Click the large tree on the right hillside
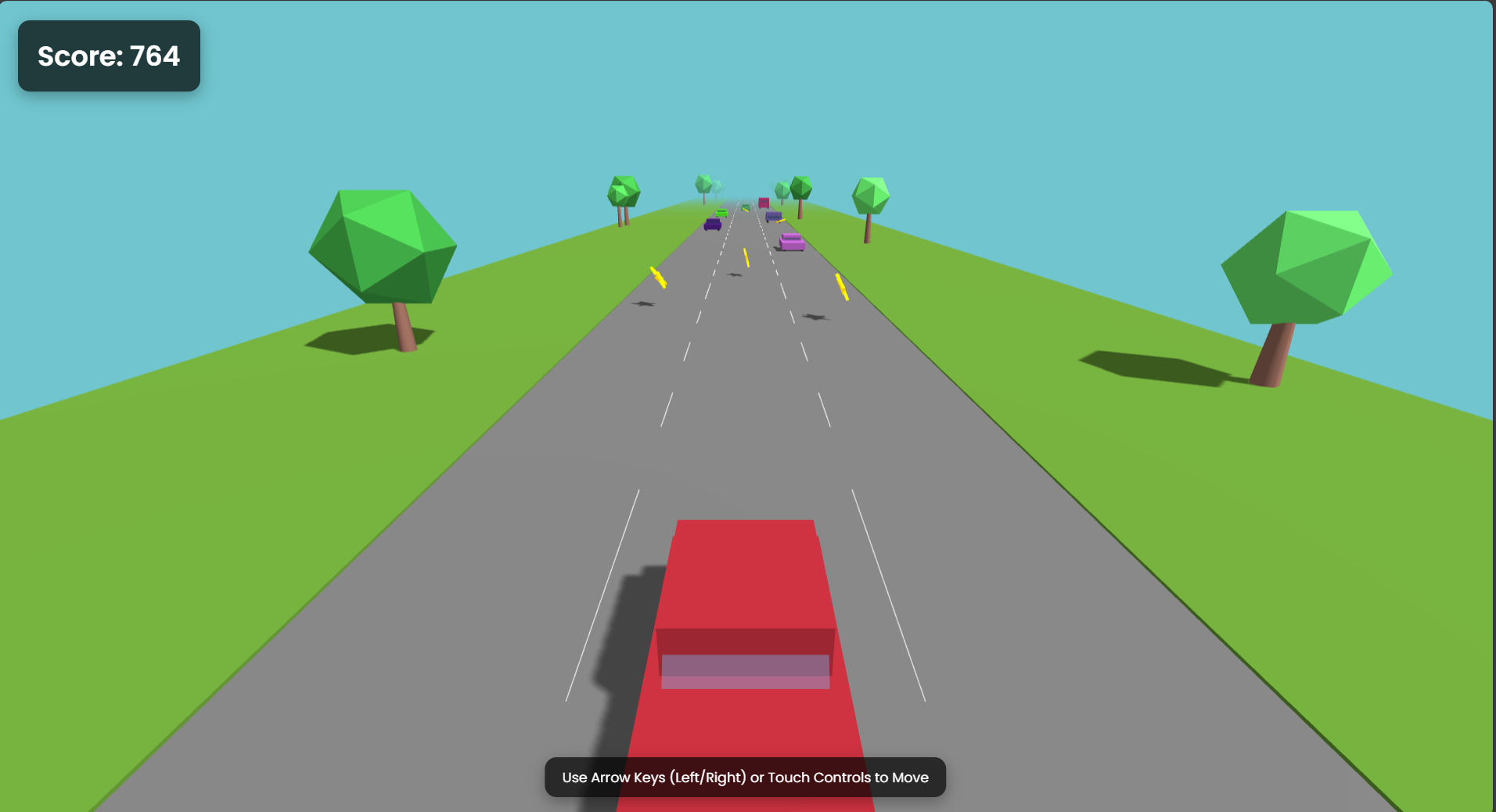 [1305, 266]
